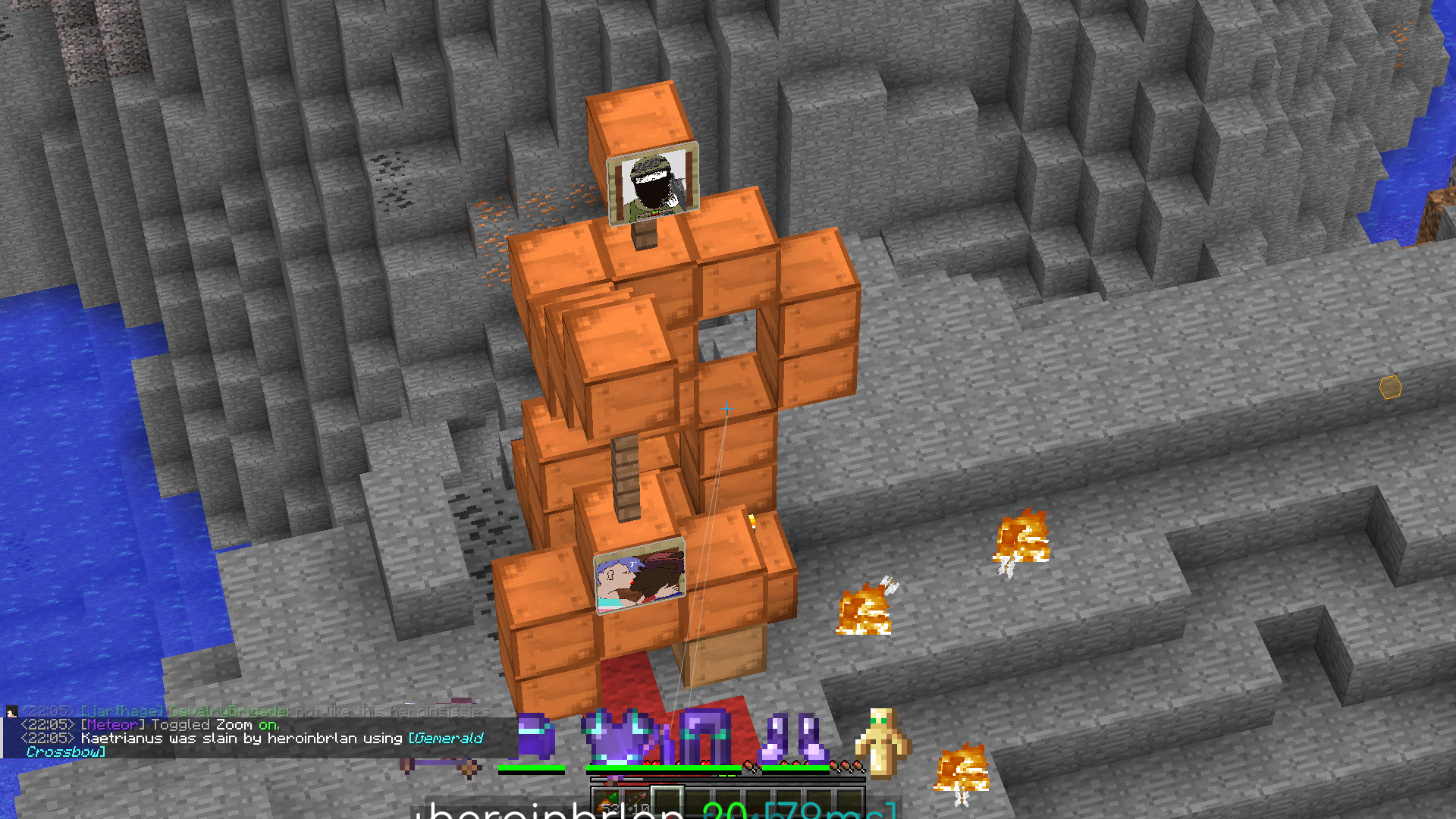Select the golden carrot hotbar slot

tap(607, 802)
